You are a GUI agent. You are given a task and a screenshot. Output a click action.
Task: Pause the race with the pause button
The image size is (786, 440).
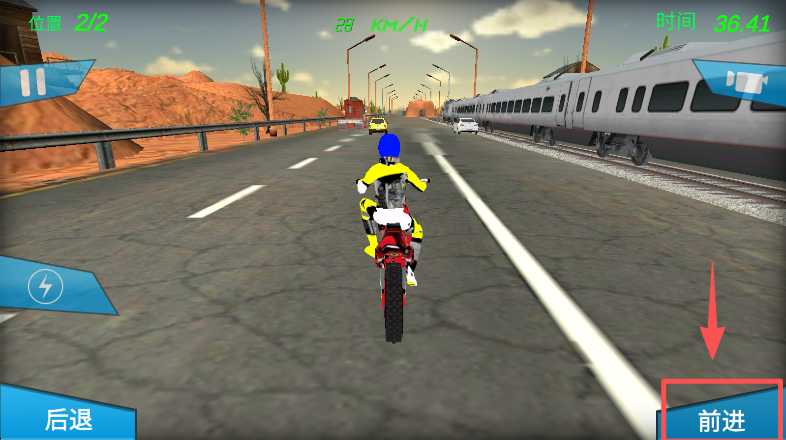(33, 81)
